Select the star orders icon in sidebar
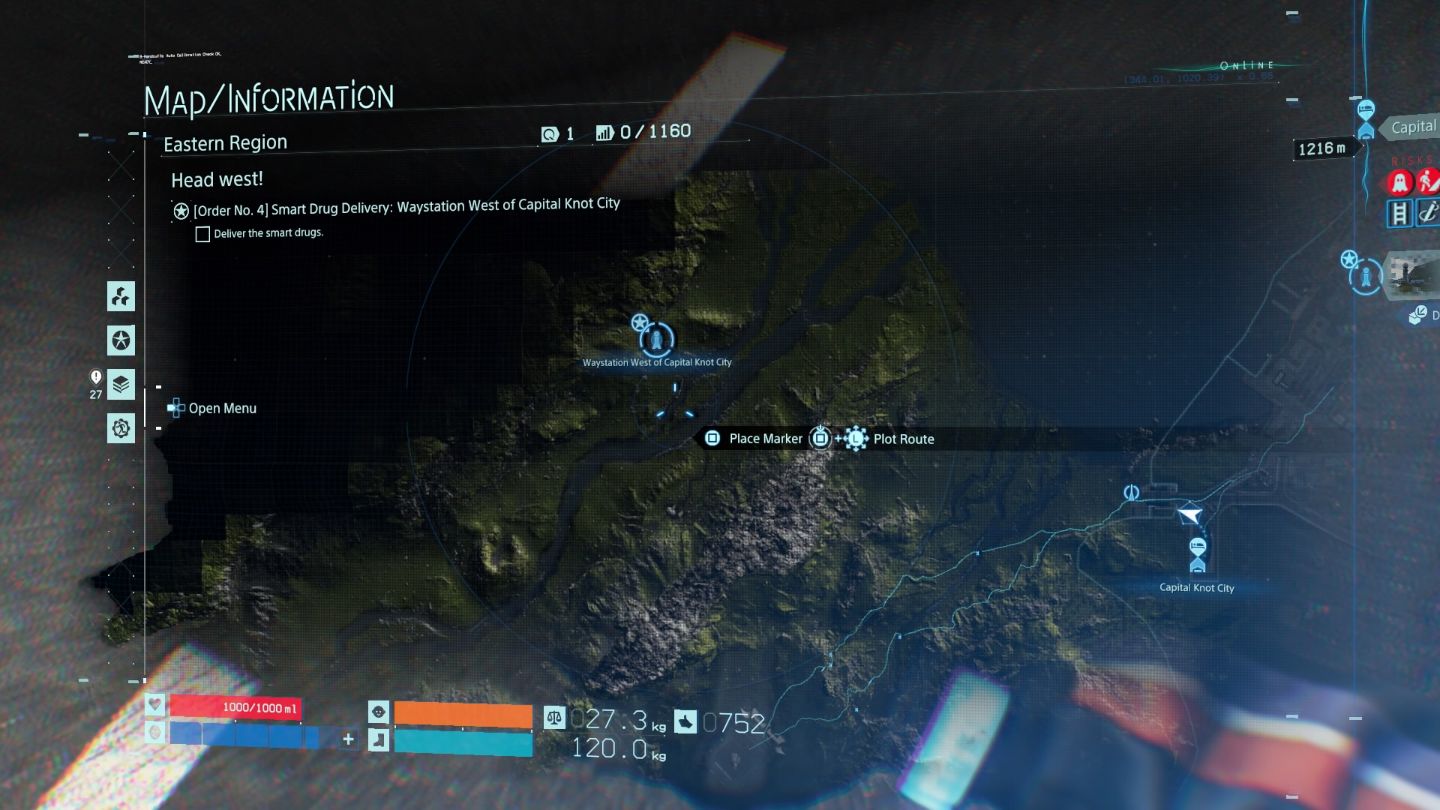The width and height of the screenshot is (1440, 810). [x=121, y=340]
